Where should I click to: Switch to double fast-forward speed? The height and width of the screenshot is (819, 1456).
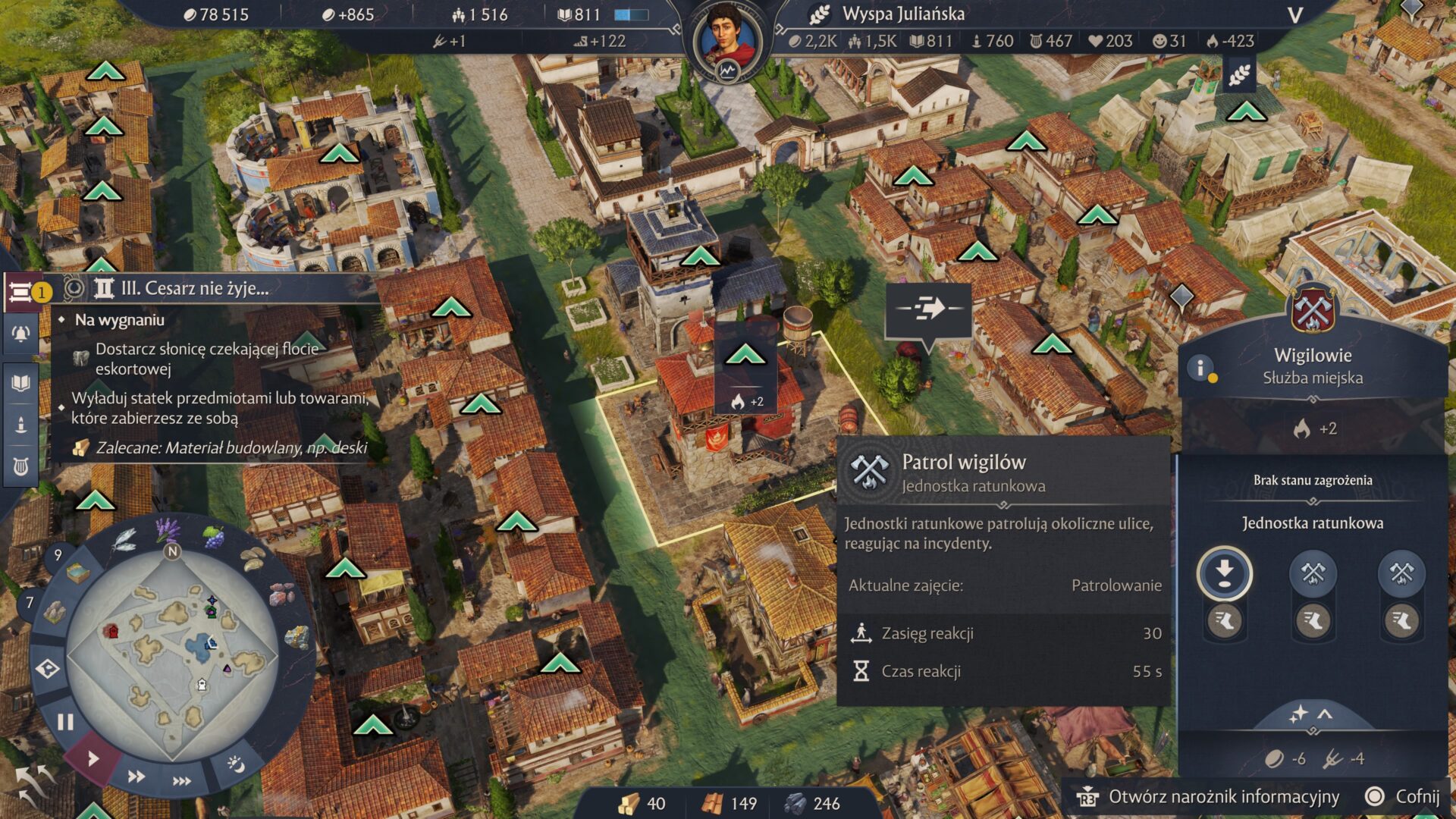tap(136, 776)
